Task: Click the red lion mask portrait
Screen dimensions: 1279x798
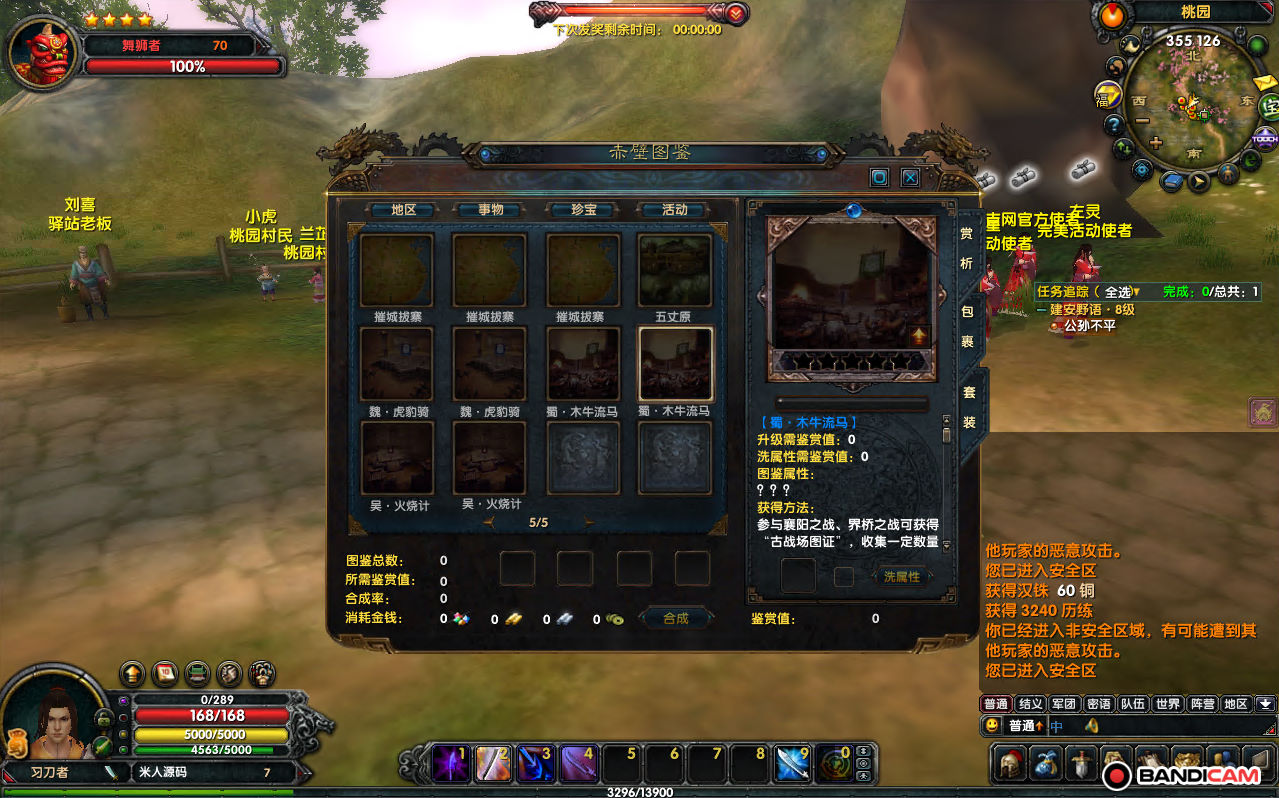Action: 41,52
